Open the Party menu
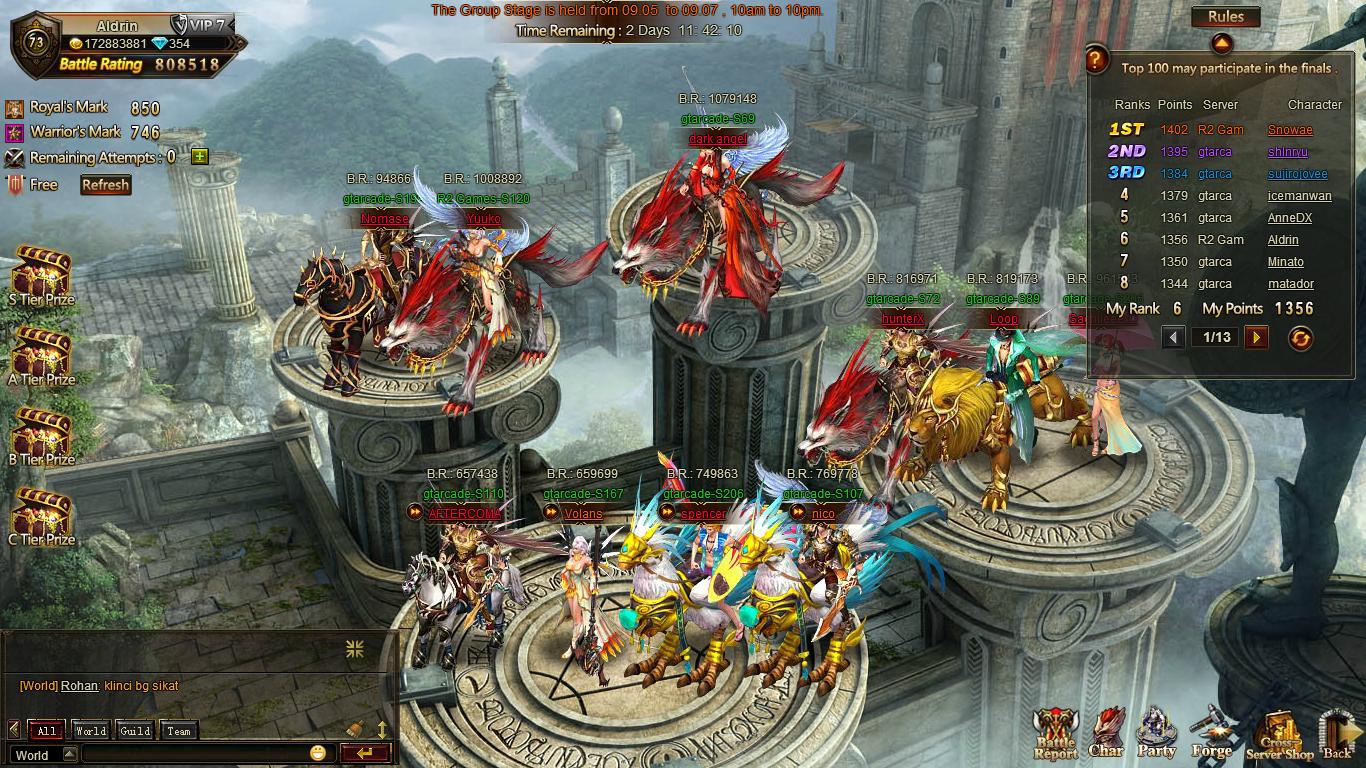Image resolution: width=1366 pixels, height=768 pixels. click(1157, 735)
